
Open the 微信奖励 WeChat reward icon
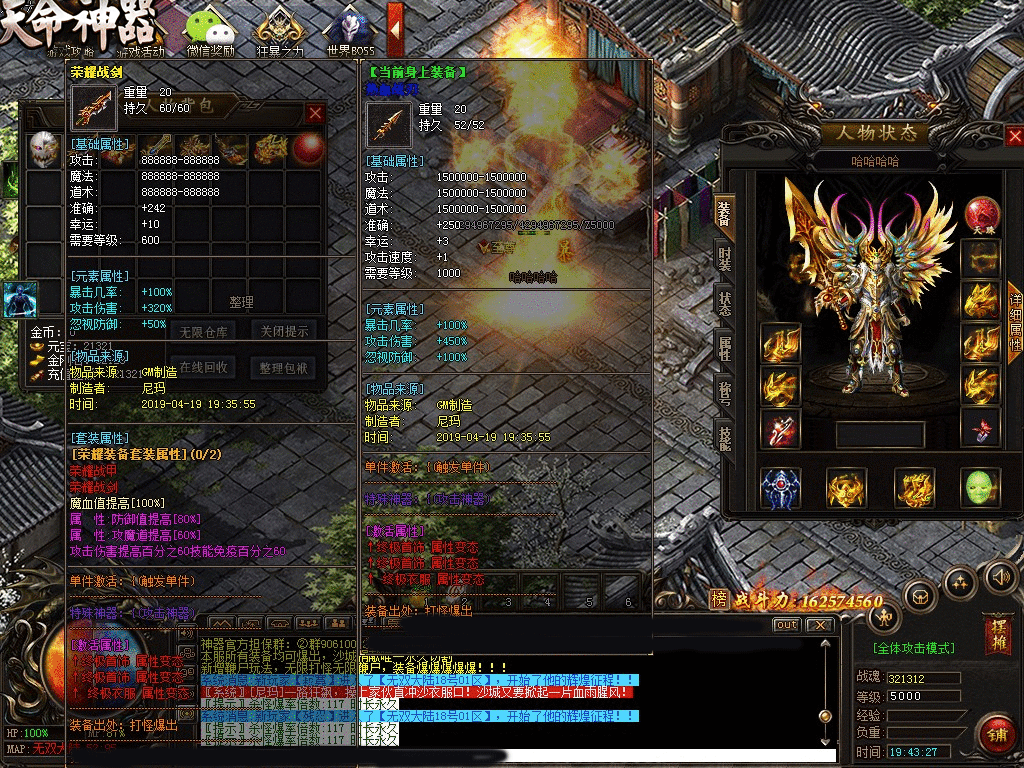coord(210,30)
